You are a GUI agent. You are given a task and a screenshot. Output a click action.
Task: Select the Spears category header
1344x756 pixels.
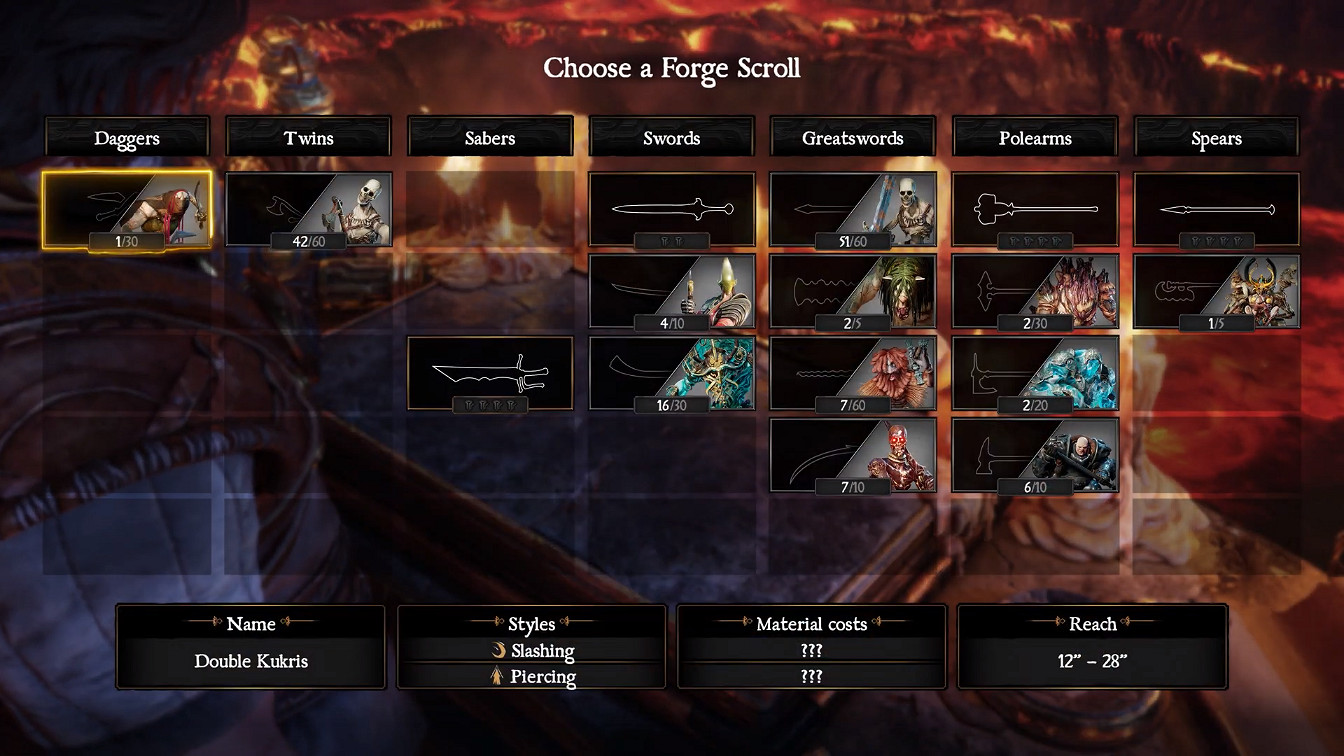tap(1216, 137)
